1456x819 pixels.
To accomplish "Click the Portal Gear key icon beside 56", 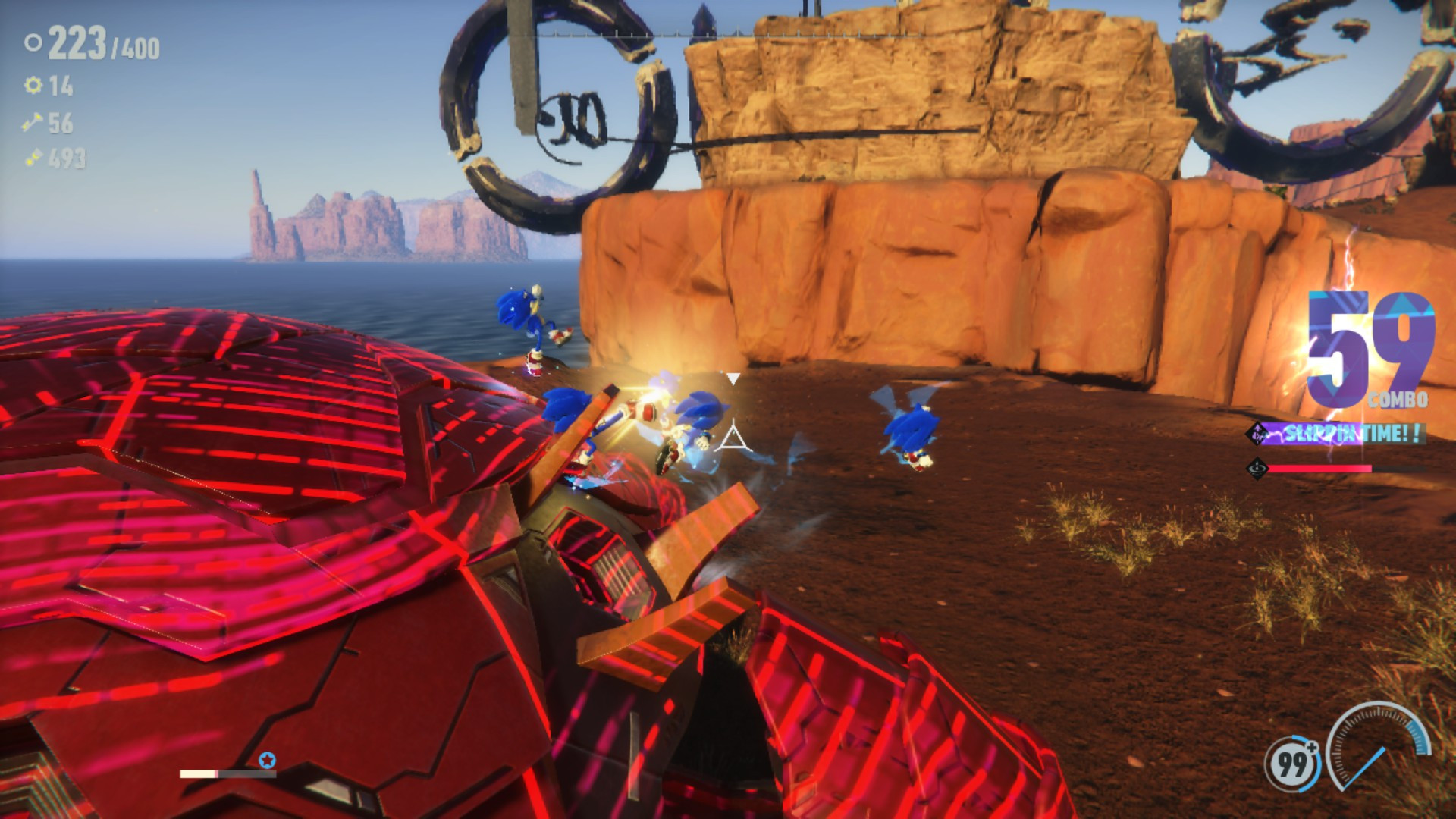I will click(30, 120).
